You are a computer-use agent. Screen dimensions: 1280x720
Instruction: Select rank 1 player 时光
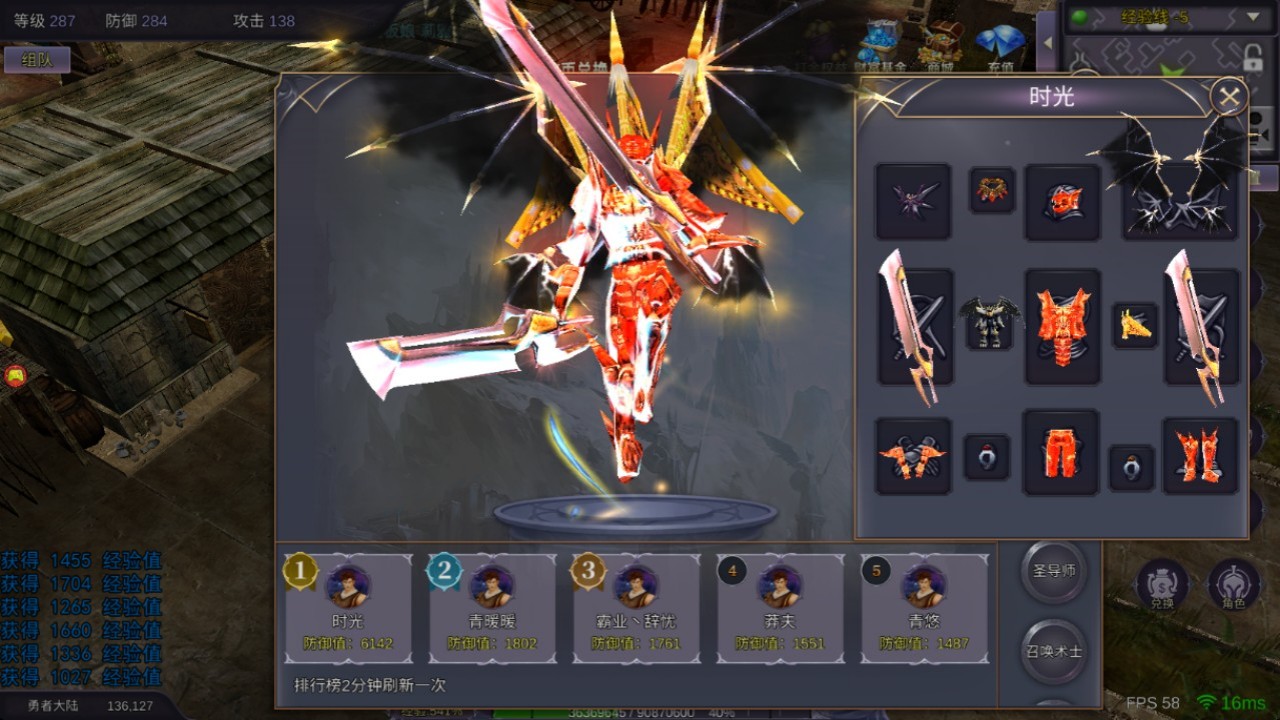click(348, 608)
